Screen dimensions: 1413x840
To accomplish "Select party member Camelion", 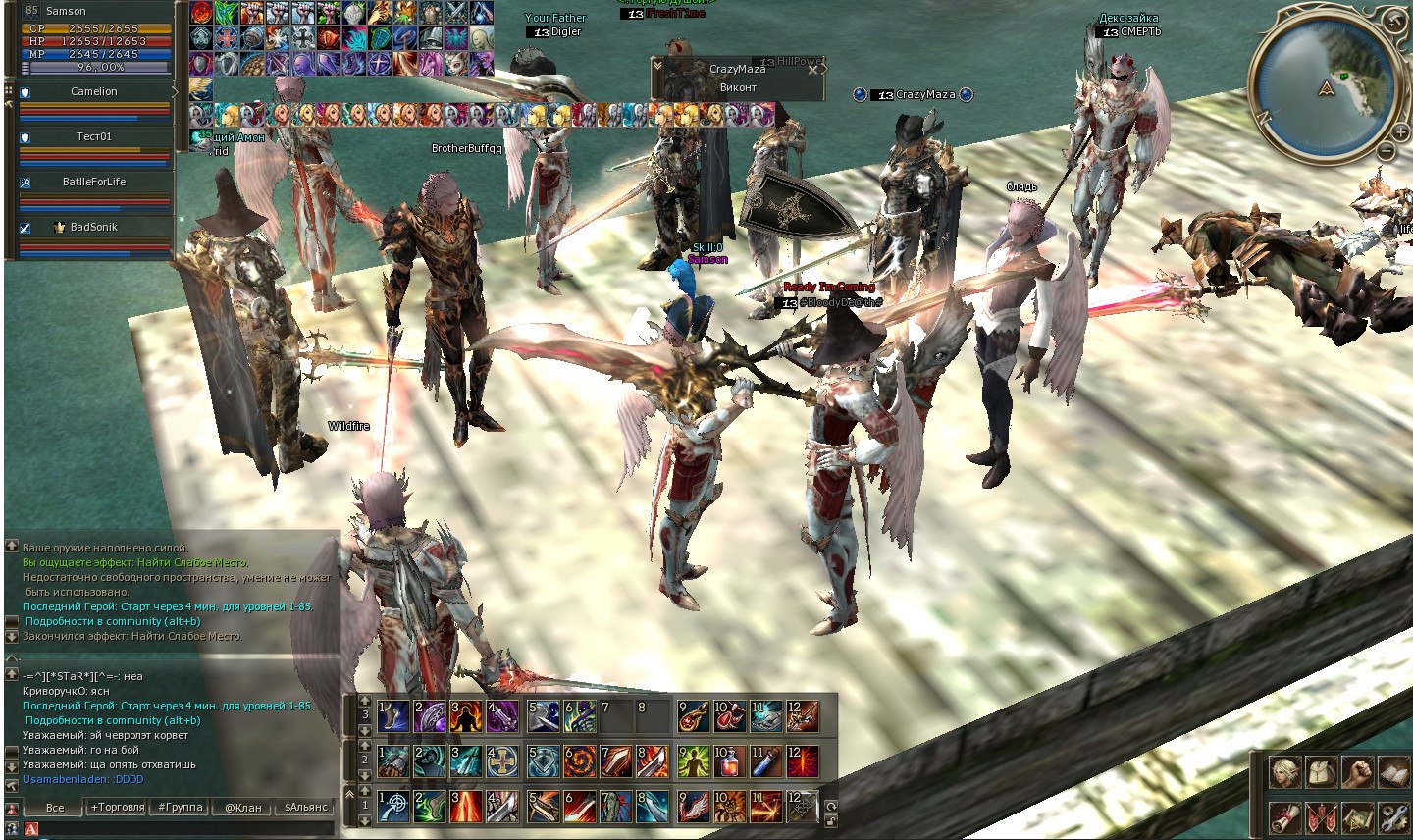I will [x=94, y=91].
